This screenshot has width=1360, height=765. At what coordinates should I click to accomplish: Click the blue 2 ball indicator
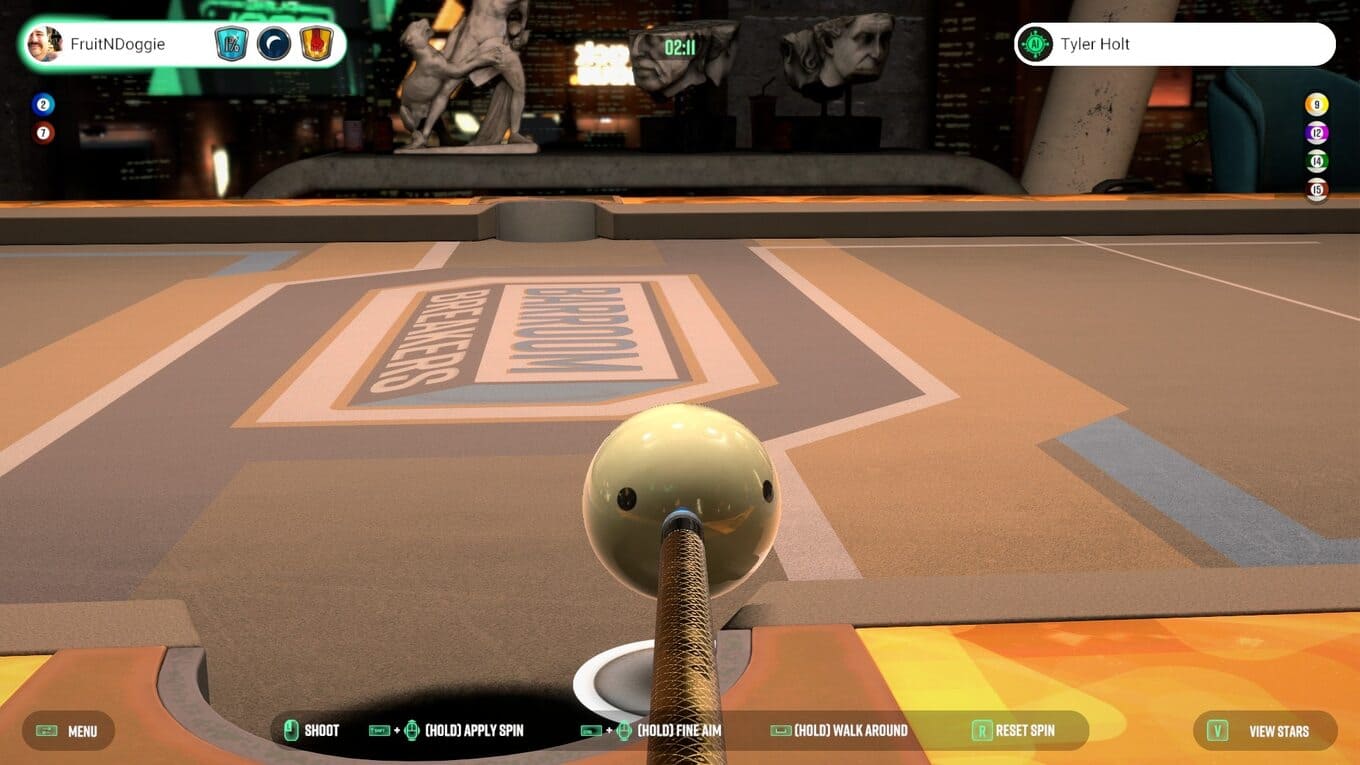tap(43, 104)
